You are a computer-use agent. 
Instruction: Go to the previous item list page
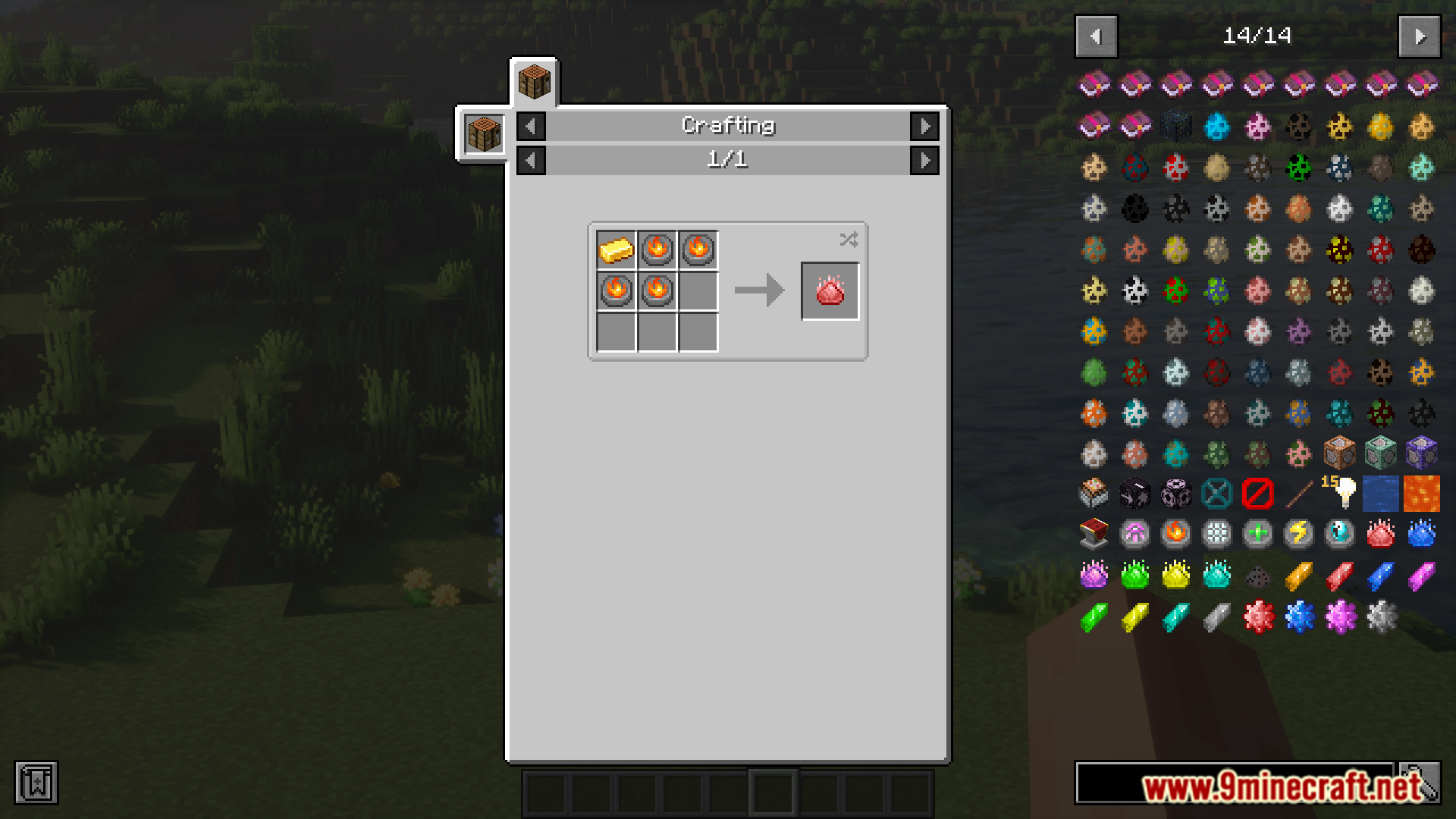(1096, 36)
